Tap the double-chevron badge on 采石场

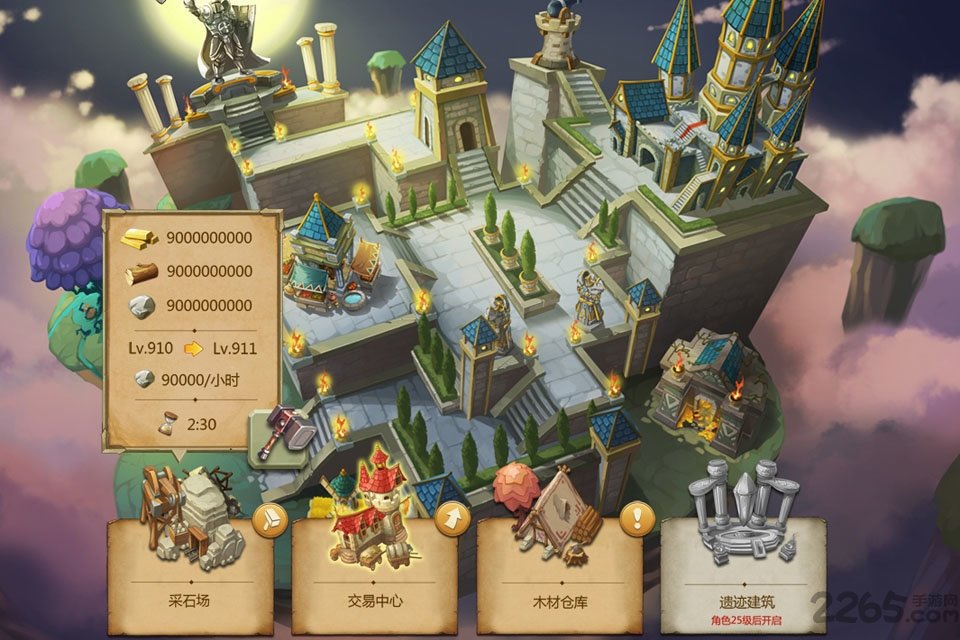pos(269,519)
